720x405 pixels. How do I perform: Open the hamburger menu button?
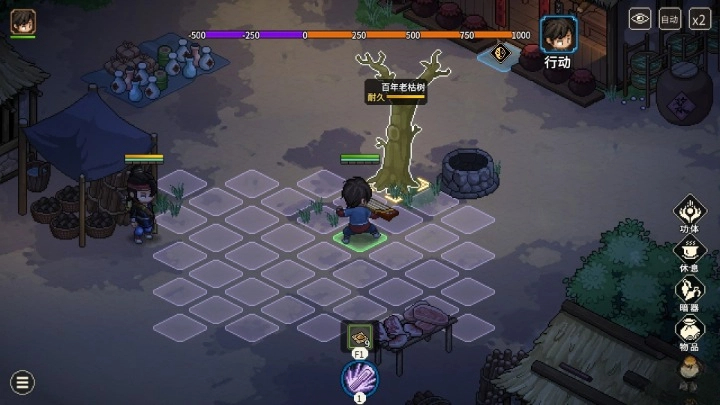tap(22, 381)
